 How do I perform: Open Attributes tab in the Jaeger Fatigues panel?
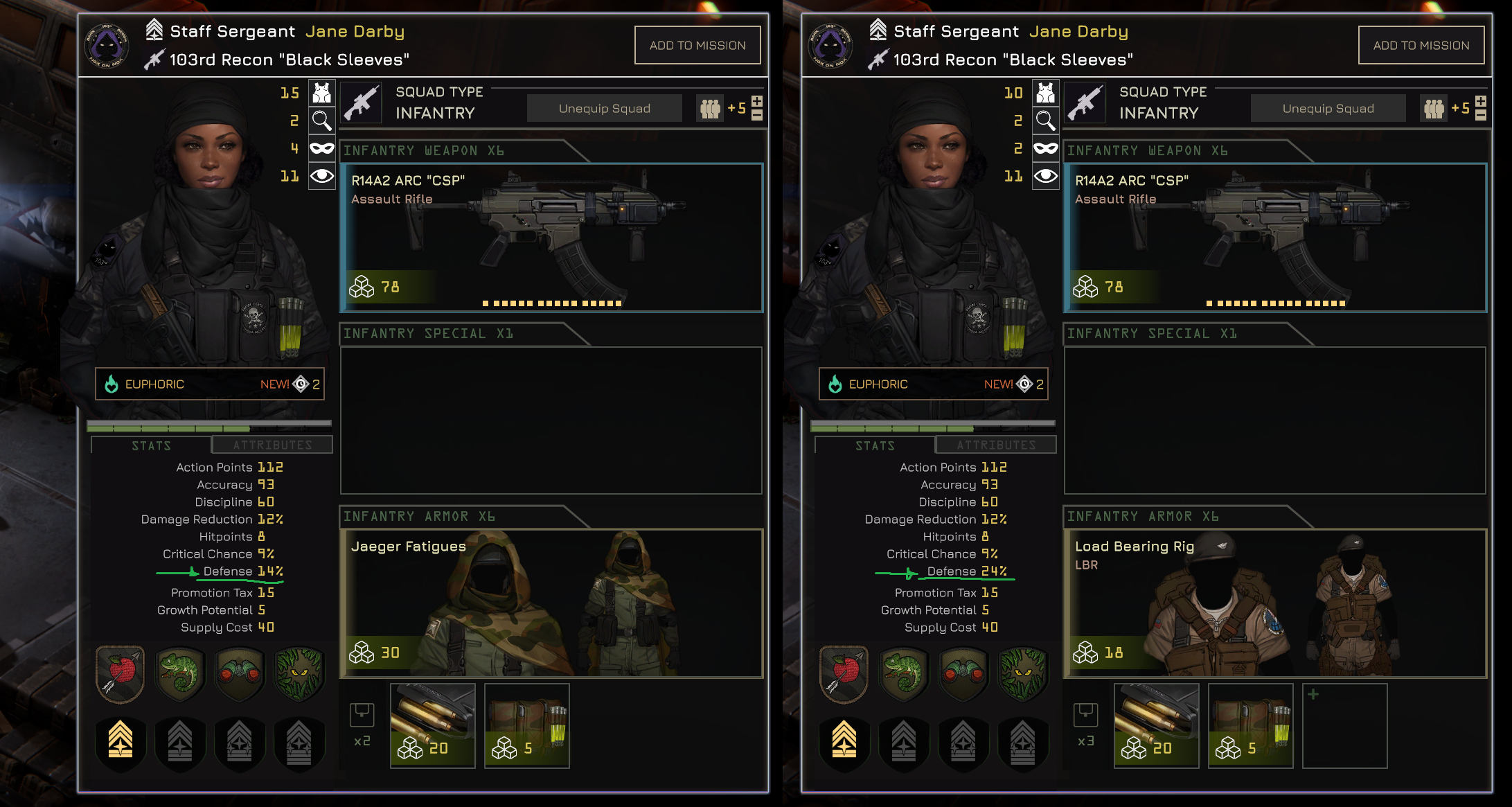[272, 445]
